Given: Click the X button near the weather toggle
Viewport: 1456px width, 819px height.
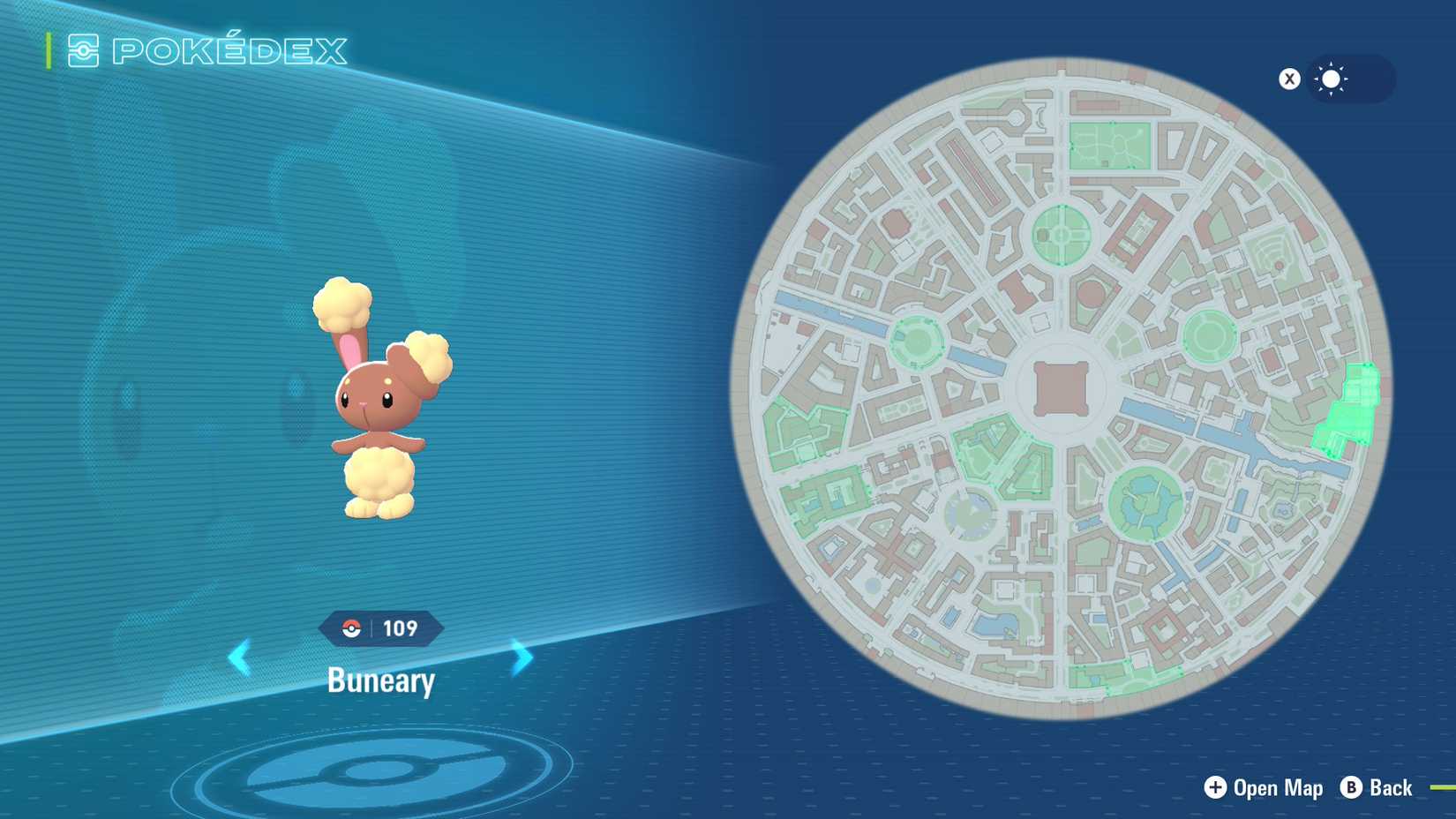Looking at the screenshot, I should [1290, 79].
